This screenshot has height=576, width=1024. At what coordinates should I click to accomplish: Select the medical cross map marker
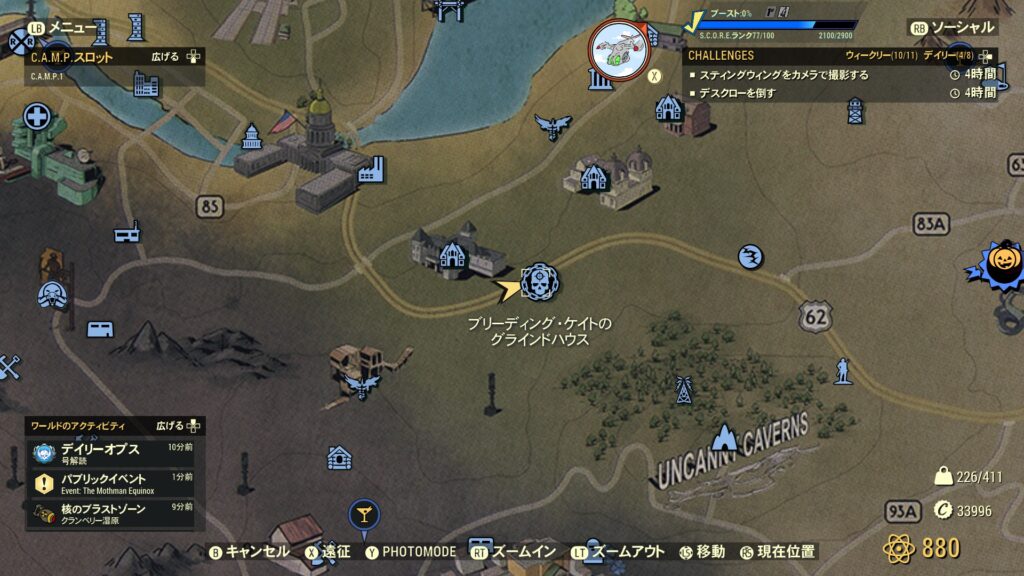click(37, 117)
